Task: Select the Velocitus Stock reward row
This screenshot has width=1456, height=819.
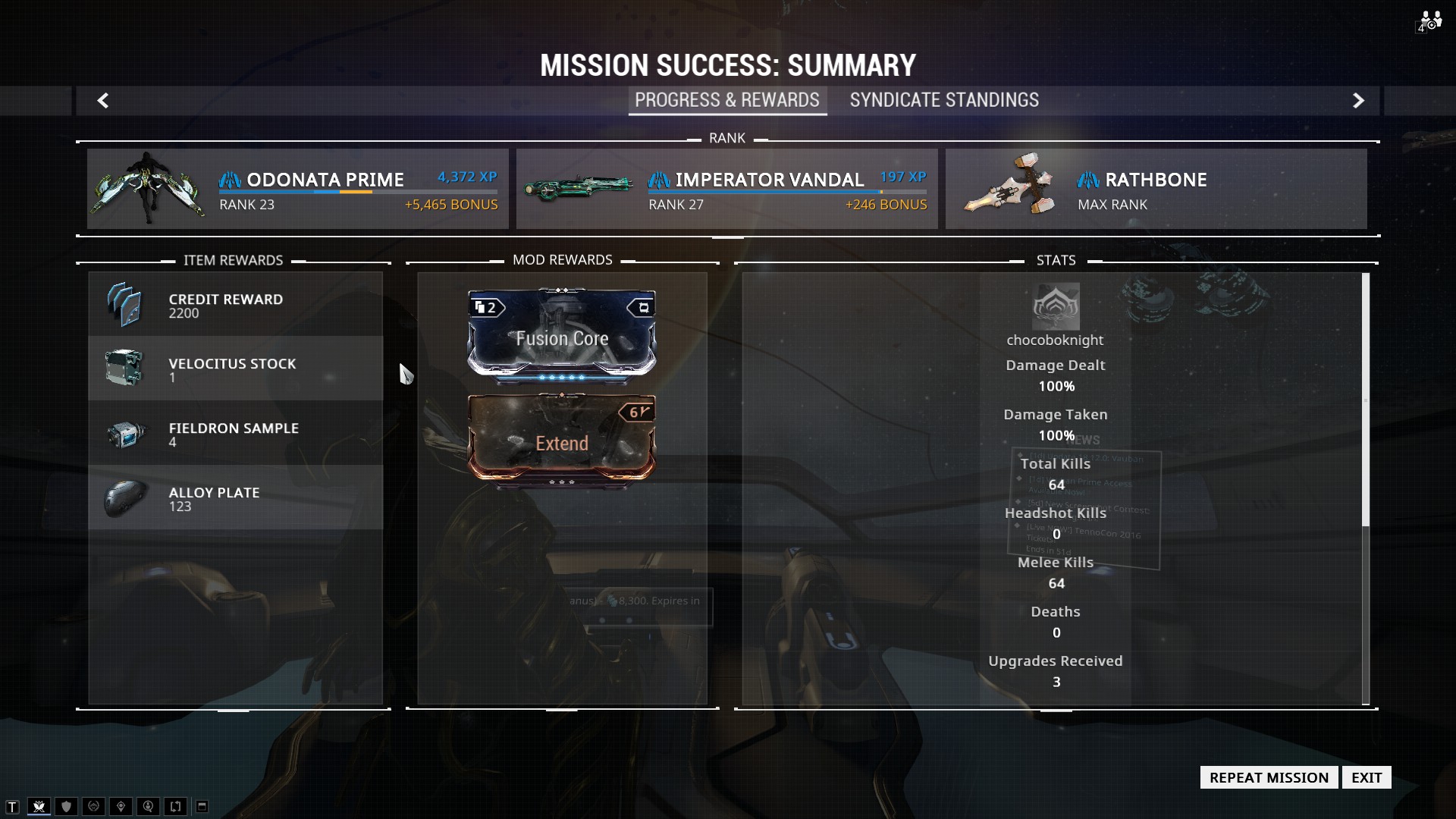Action: 235,369
